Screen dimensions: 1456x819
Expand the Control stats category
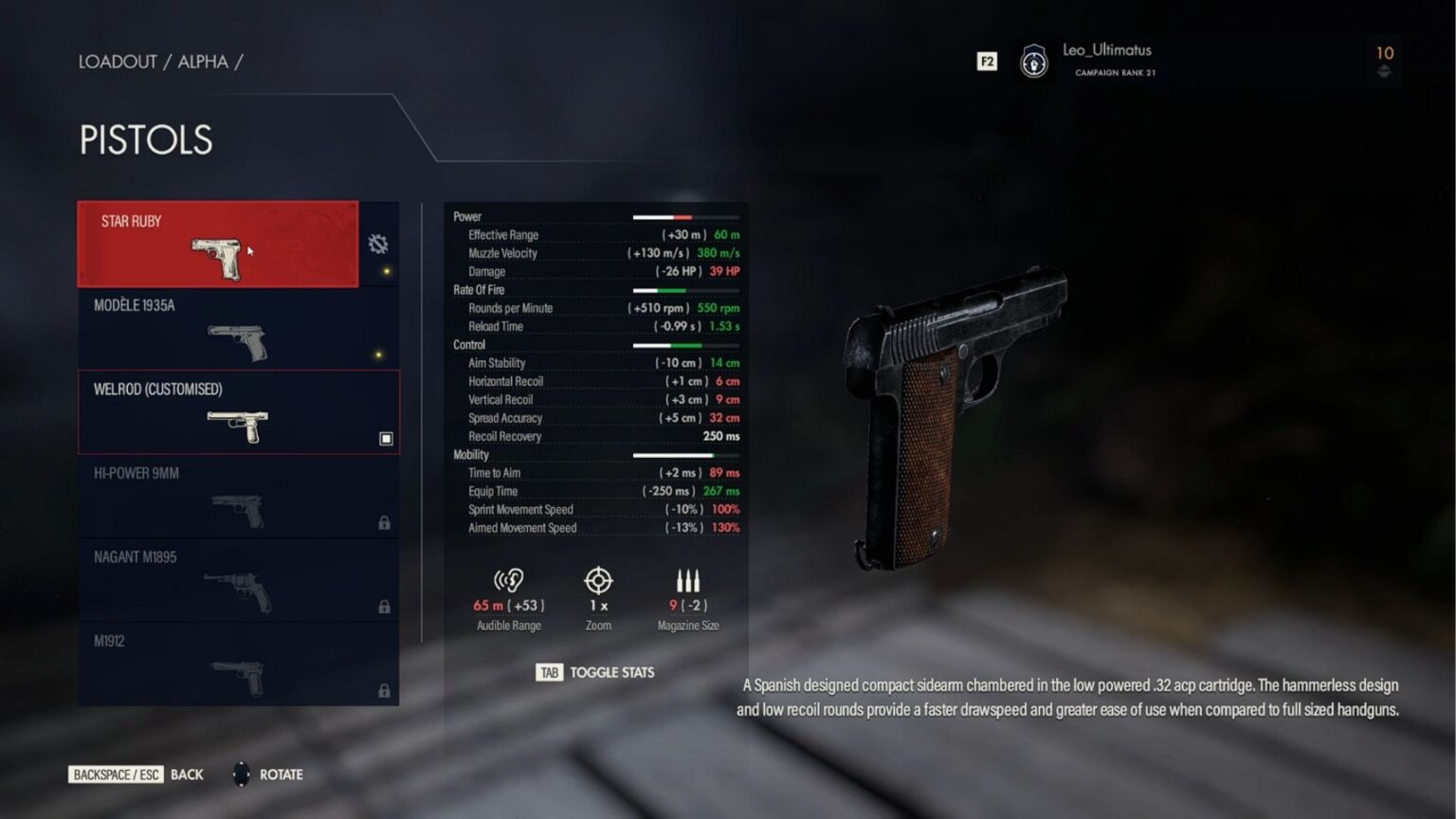469,345
